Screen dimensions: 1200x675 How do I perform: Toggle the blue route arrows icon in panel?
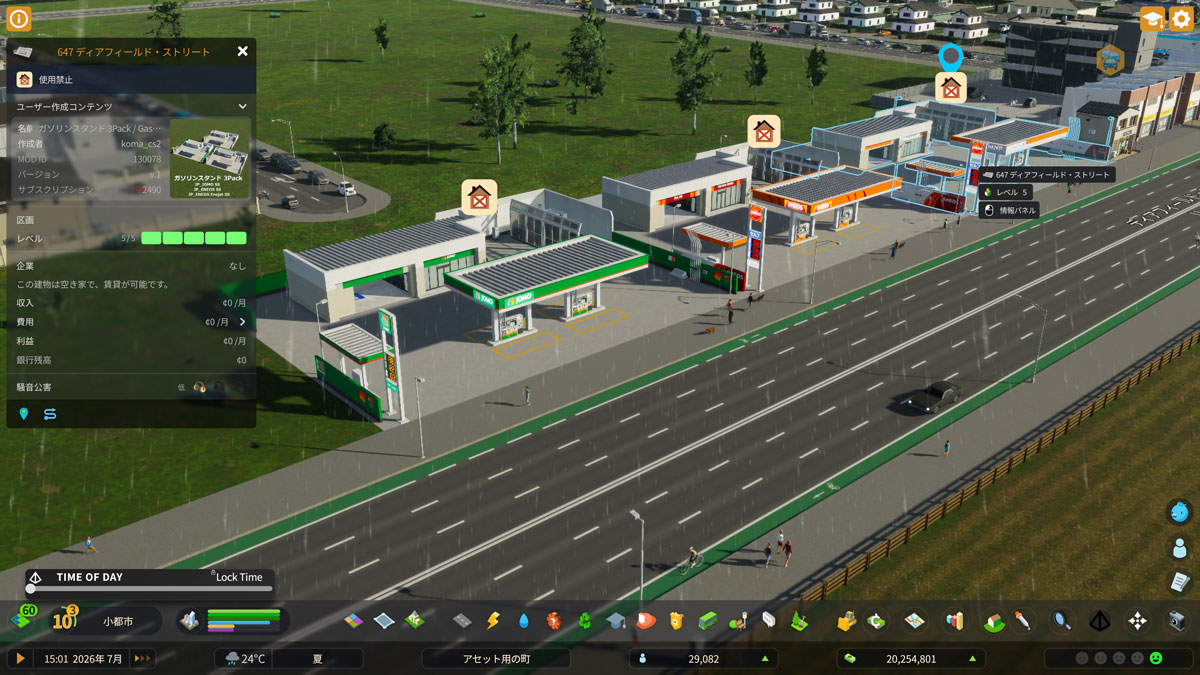49,413
